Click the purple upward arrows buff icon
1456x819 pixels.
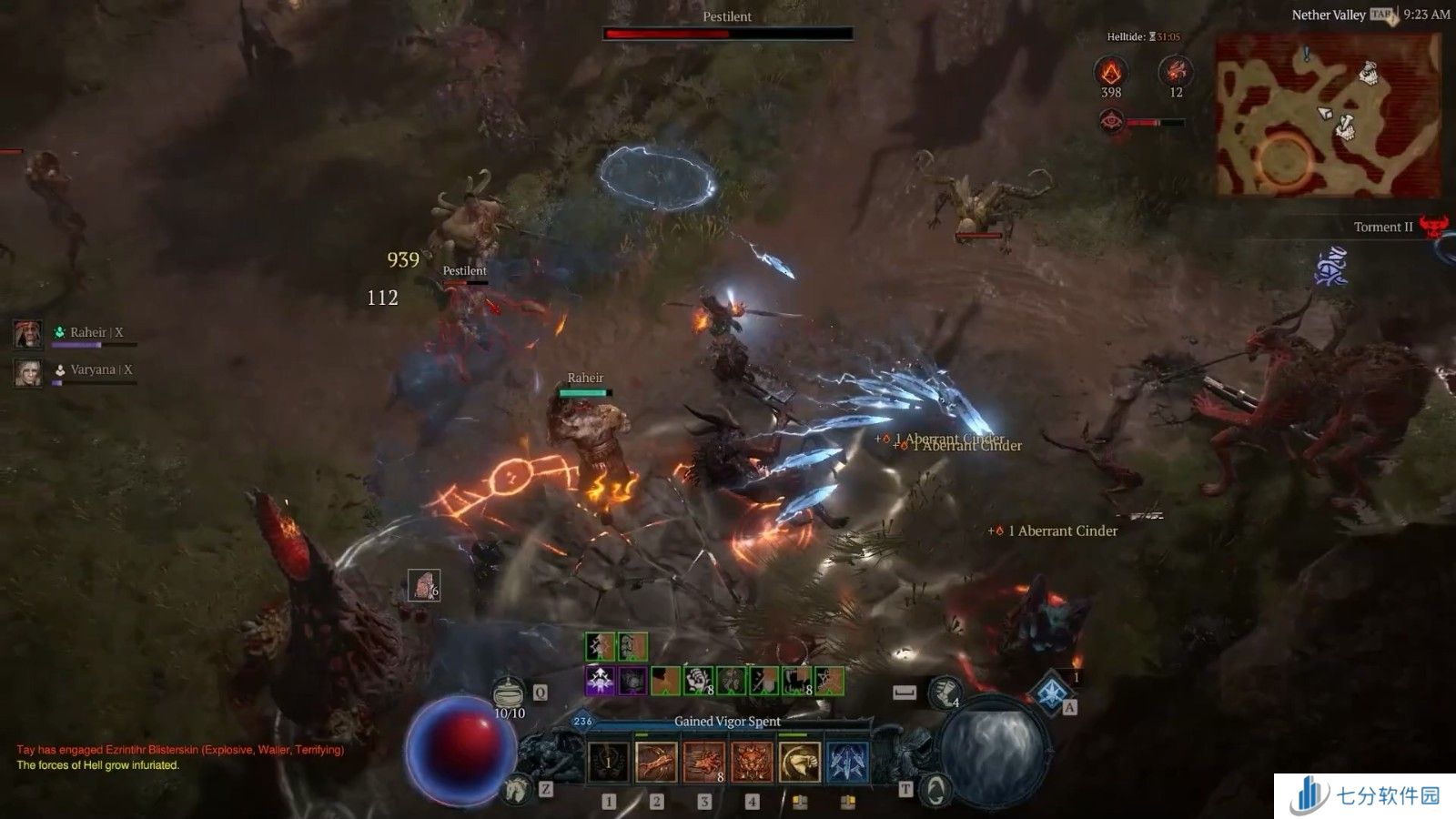[600, 680]
